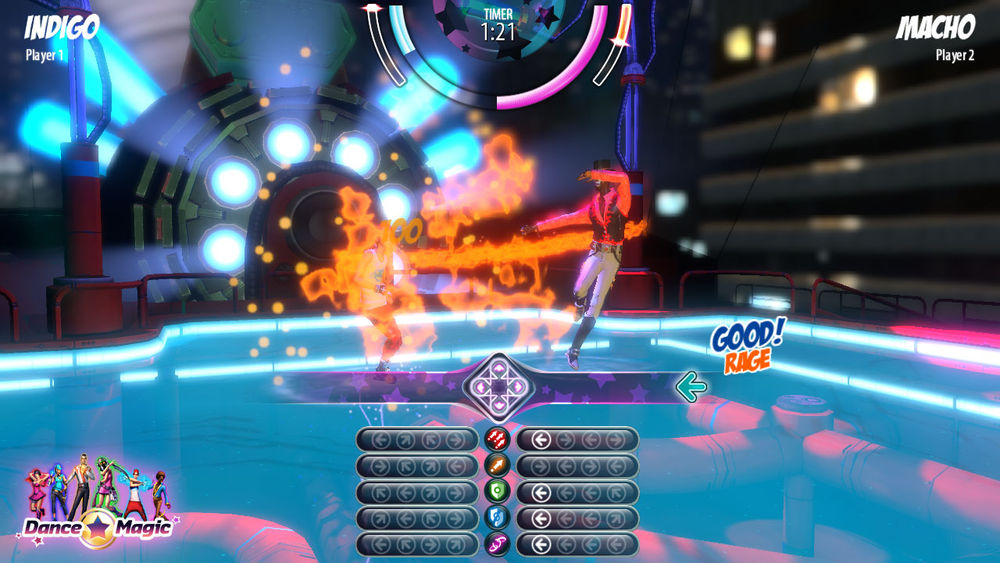Viewport: 1000px width, 563px height.
Task: Tap the diamond directional pad indicator
Action: (497, 384)
